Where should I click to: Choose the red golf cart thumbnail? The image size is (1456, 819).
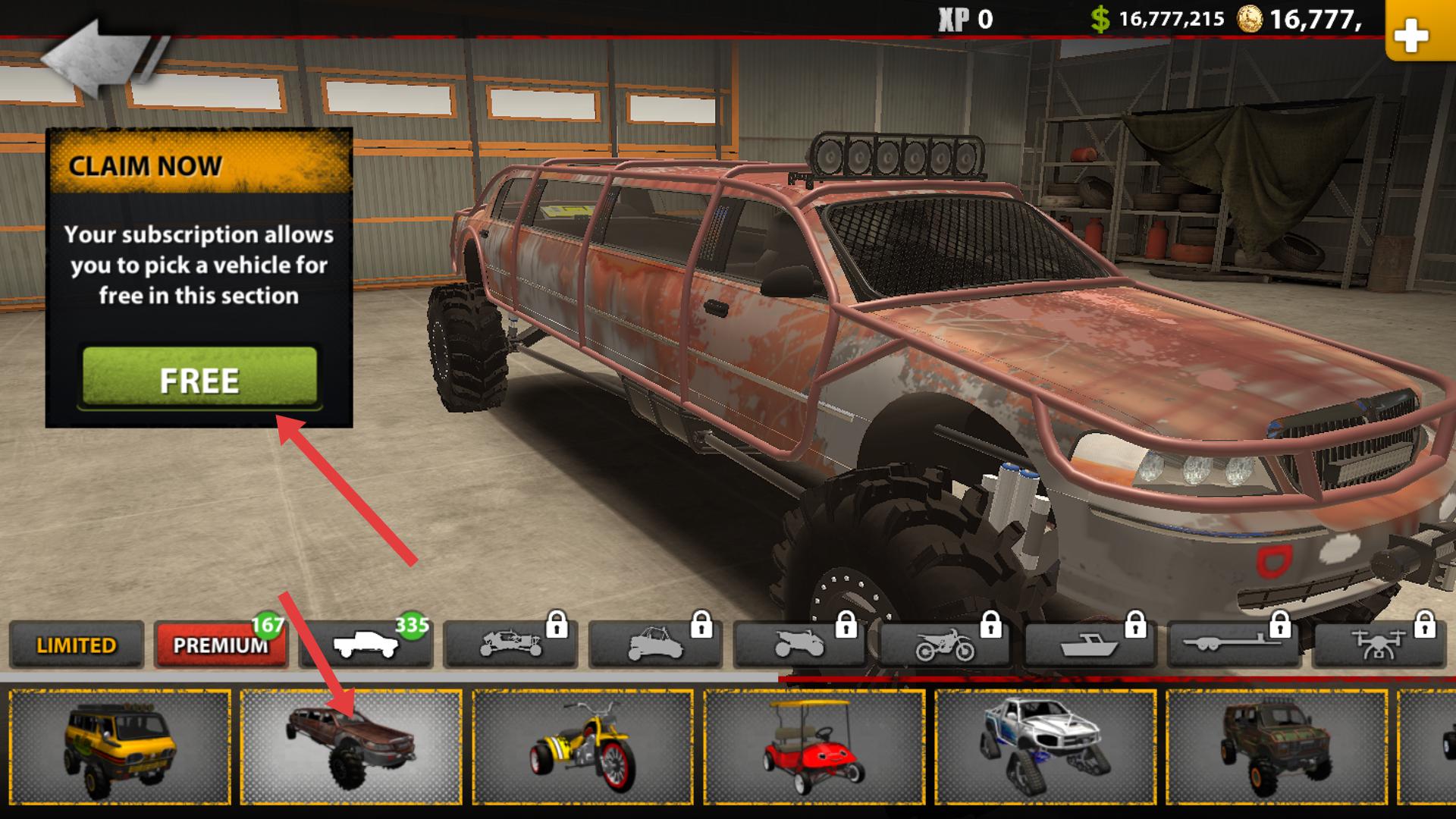[814, 747]
